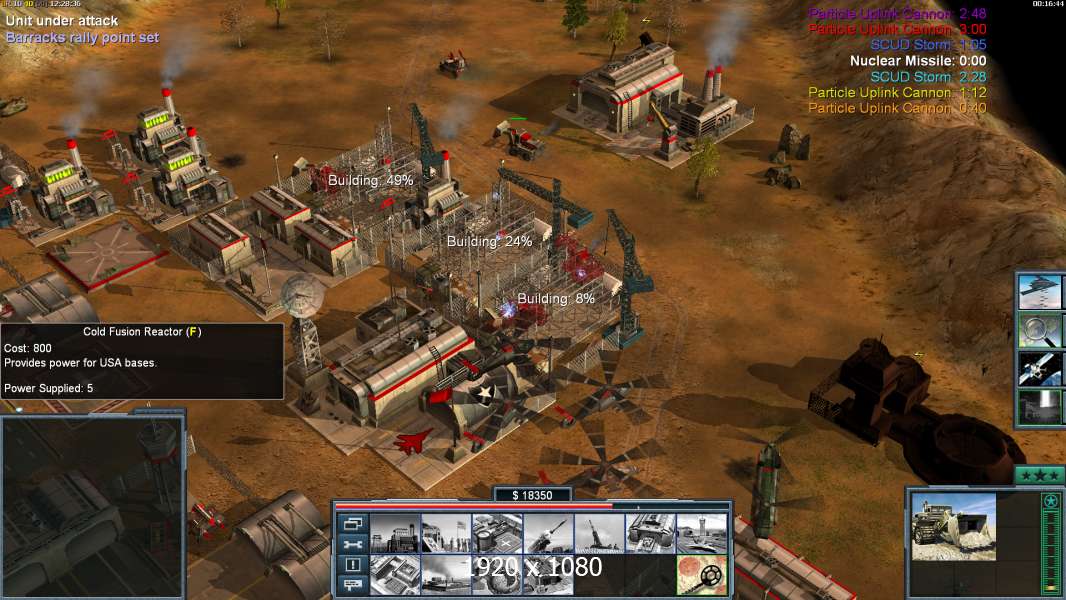Choose the artillery Fire Base build icon
Image resolution: width=1066 pixels, height=600 pixels.
pyautogui.click(x=598, y=534)
